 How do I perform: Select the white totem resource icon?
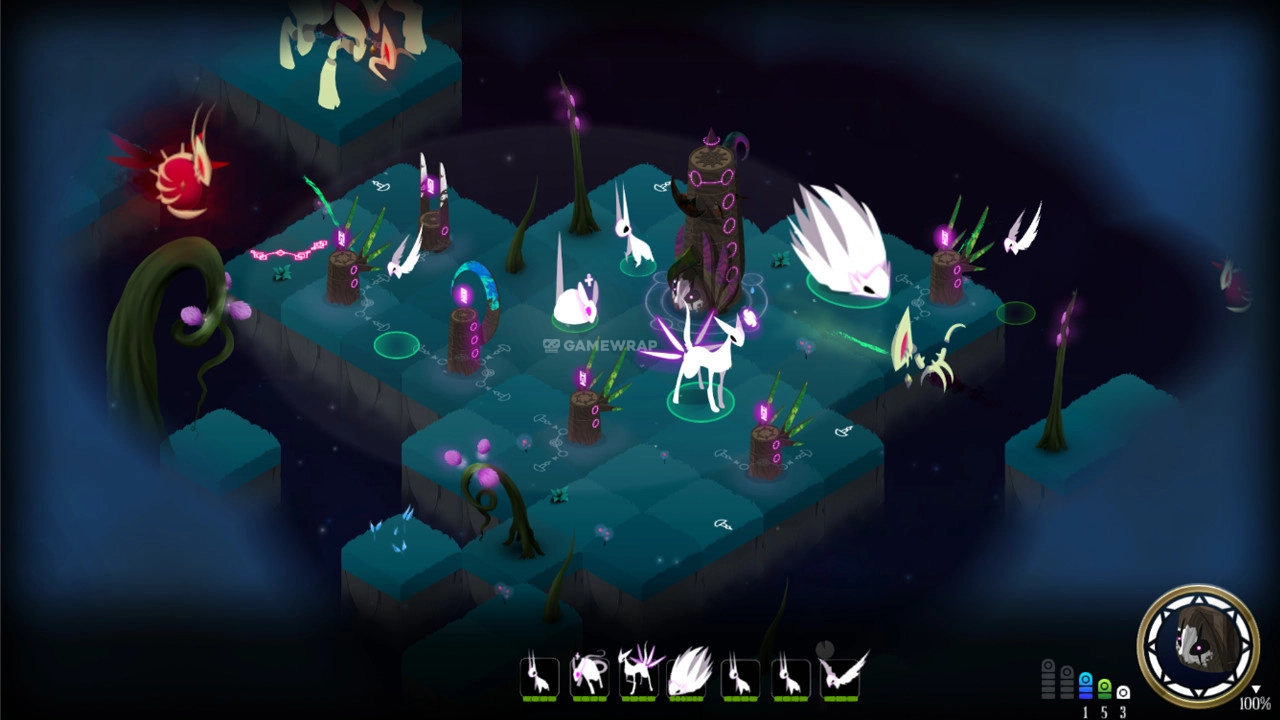(1123, 692)
